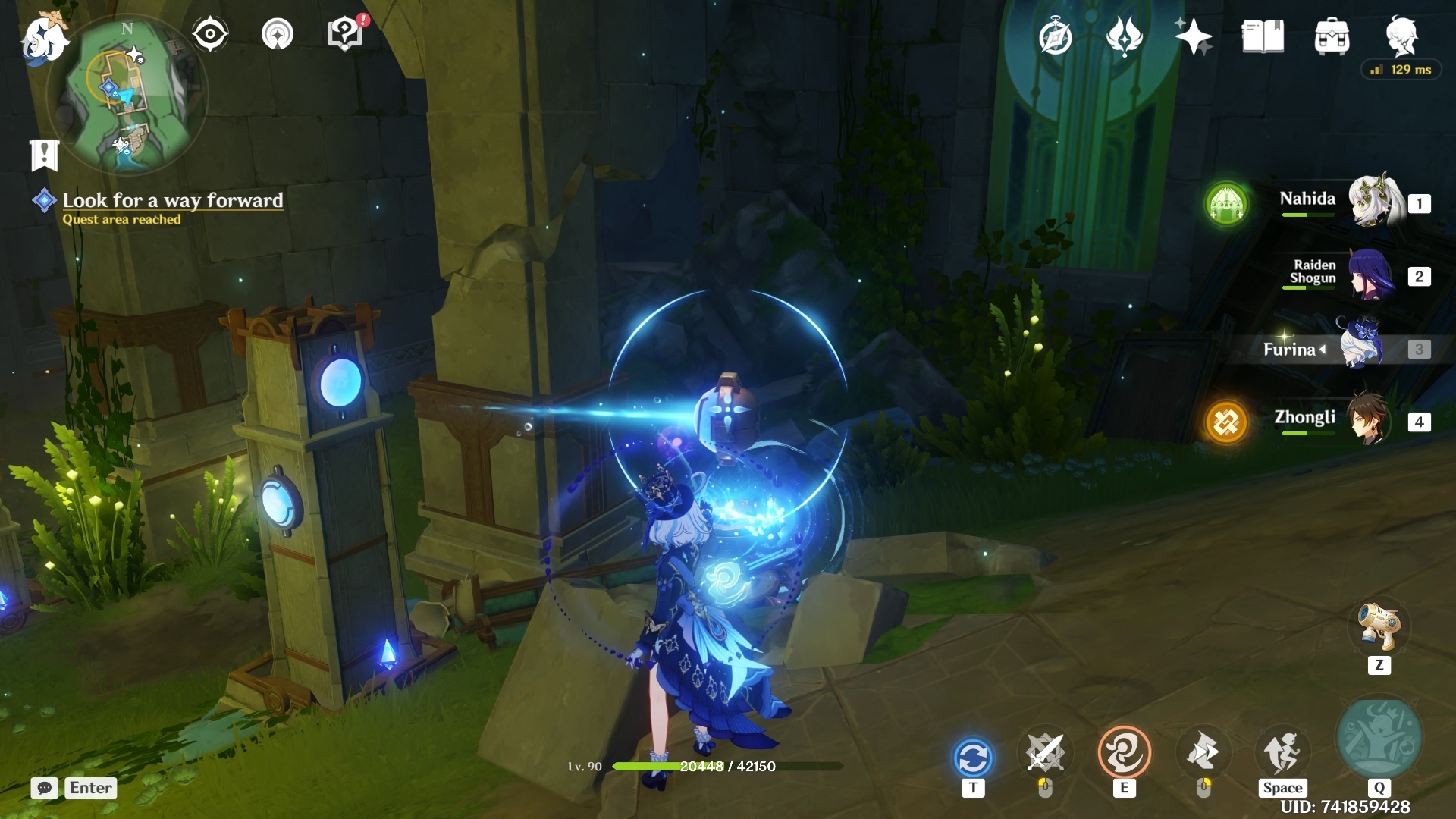Image resolution: width=1456 pixels, height=819 pixels.
Task: Open the compass events icon
Action: [1055, 37]
